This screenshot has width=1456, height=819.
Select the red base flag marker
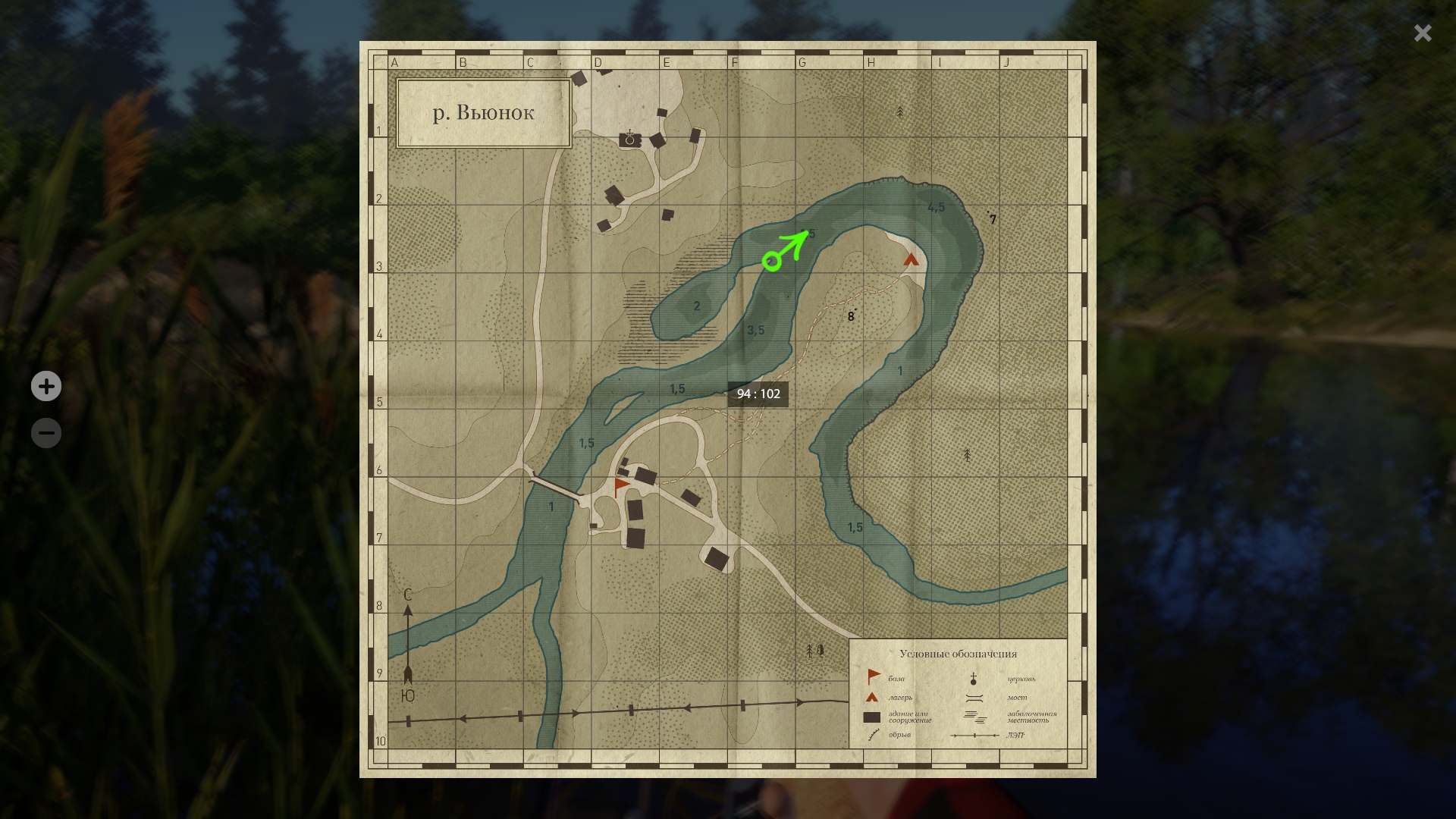coord(621,486)
